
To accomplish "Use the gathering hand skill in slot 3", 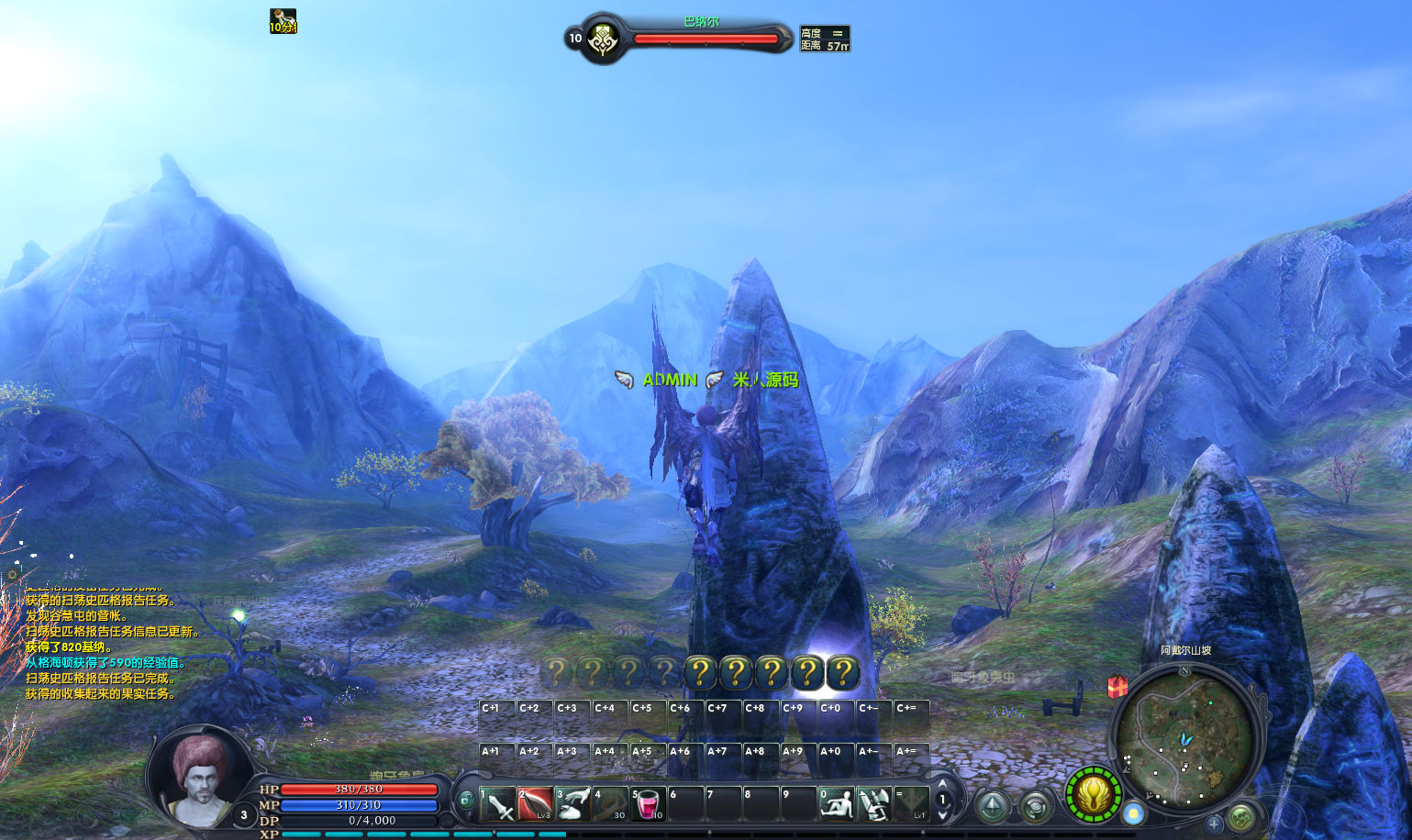I will pos(573,804).
